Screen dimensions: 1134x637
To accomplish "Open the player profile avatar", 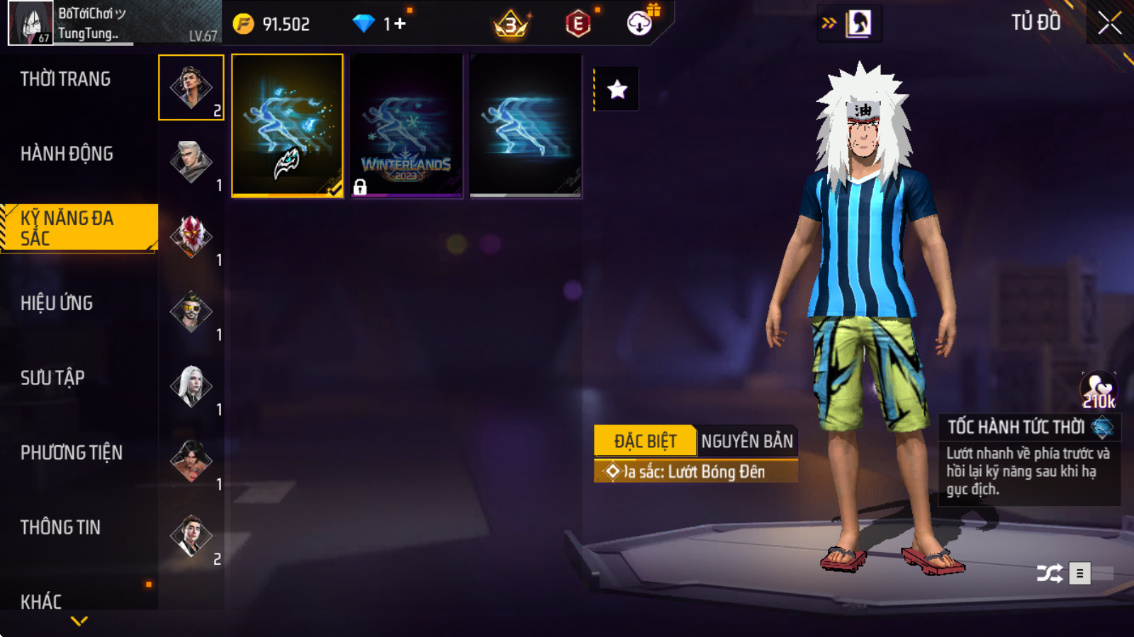I will (x=30, y=23).
